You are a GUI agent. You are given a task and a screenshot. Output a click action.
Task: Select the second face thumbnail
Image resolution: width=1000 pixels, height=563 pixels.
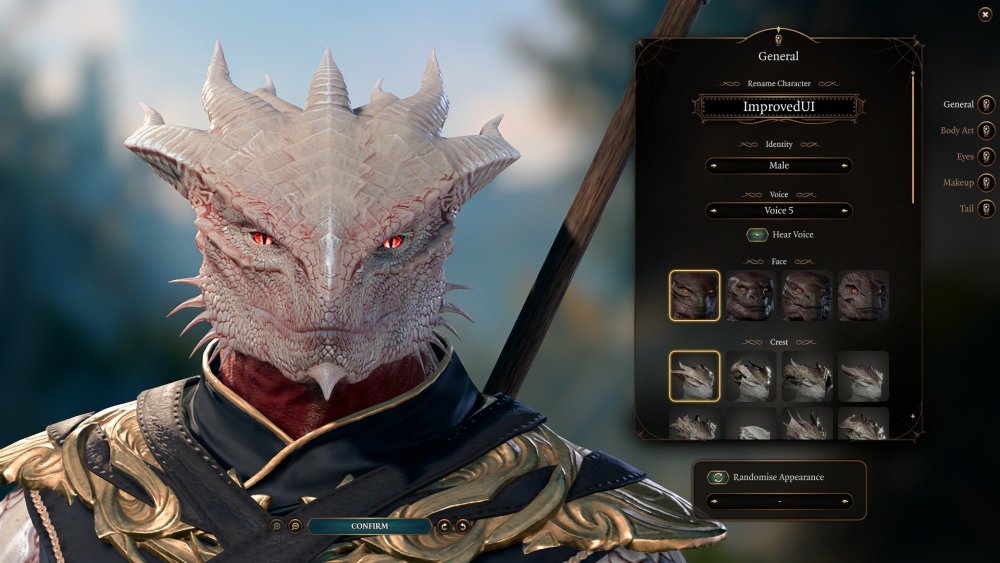click(x=751, y=296)
